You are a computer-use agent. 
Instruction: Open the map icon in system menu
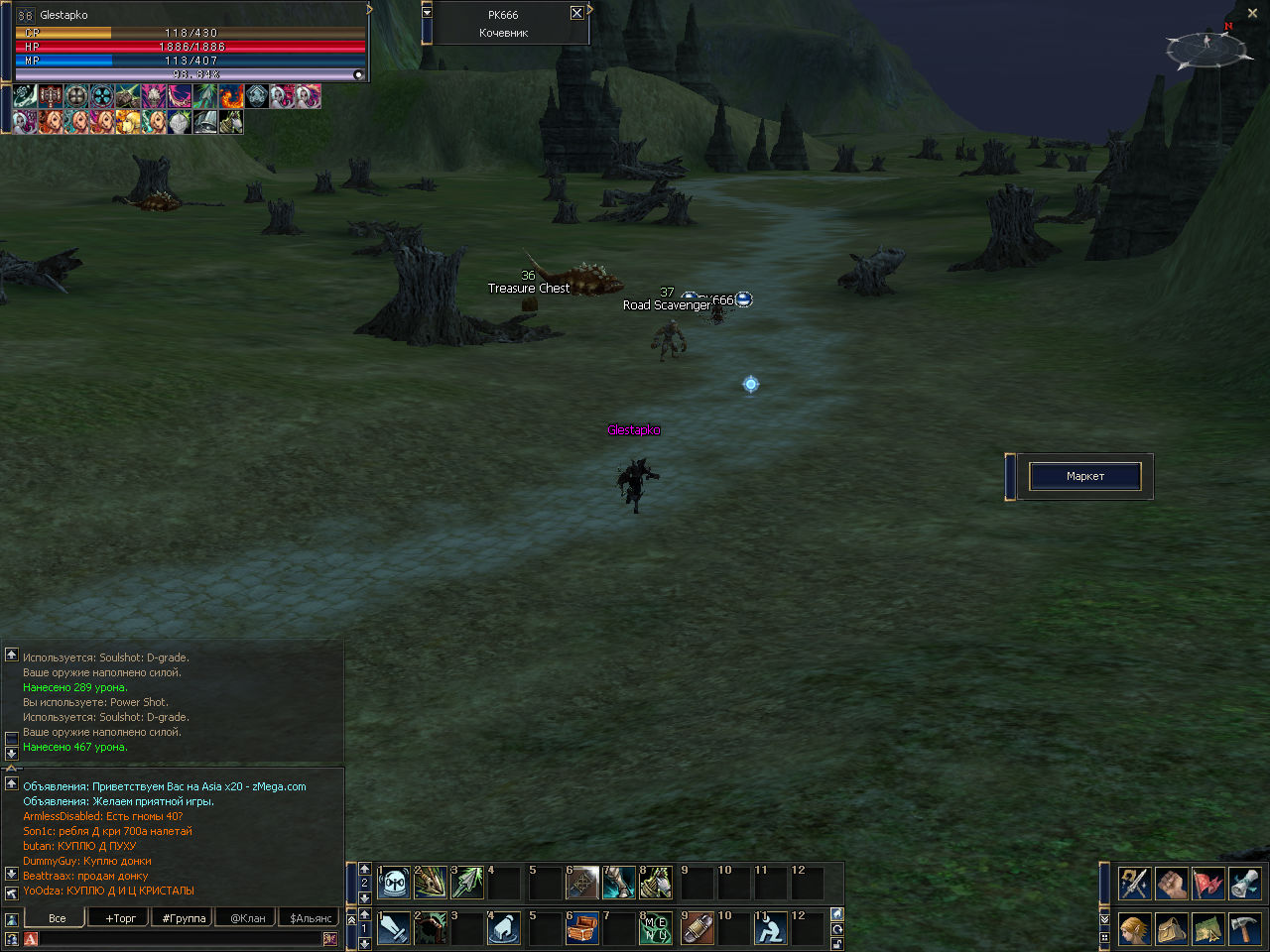point(1207,929)
